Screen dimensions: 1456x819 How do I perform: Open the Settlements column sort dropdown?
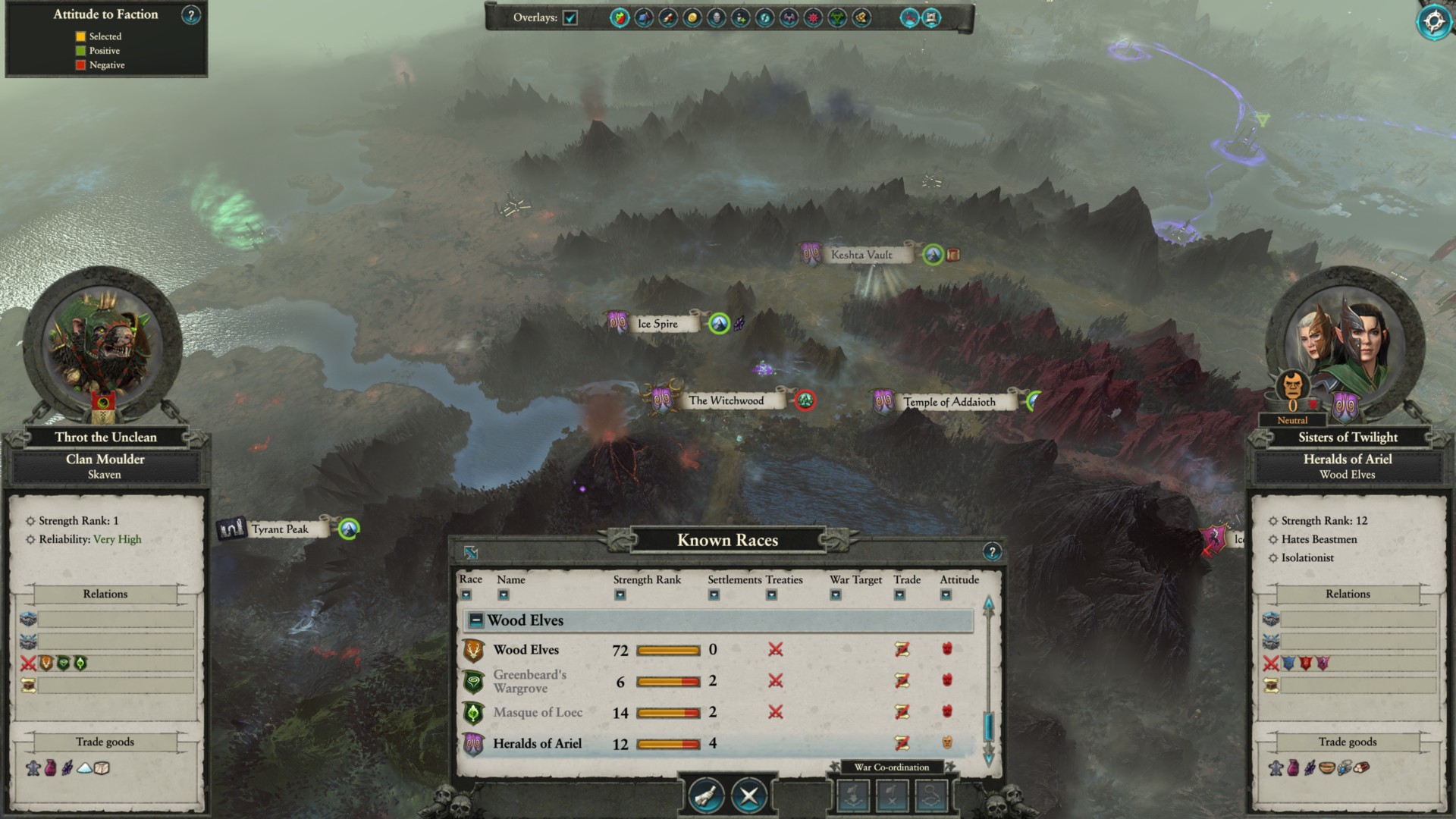point(714,595)
